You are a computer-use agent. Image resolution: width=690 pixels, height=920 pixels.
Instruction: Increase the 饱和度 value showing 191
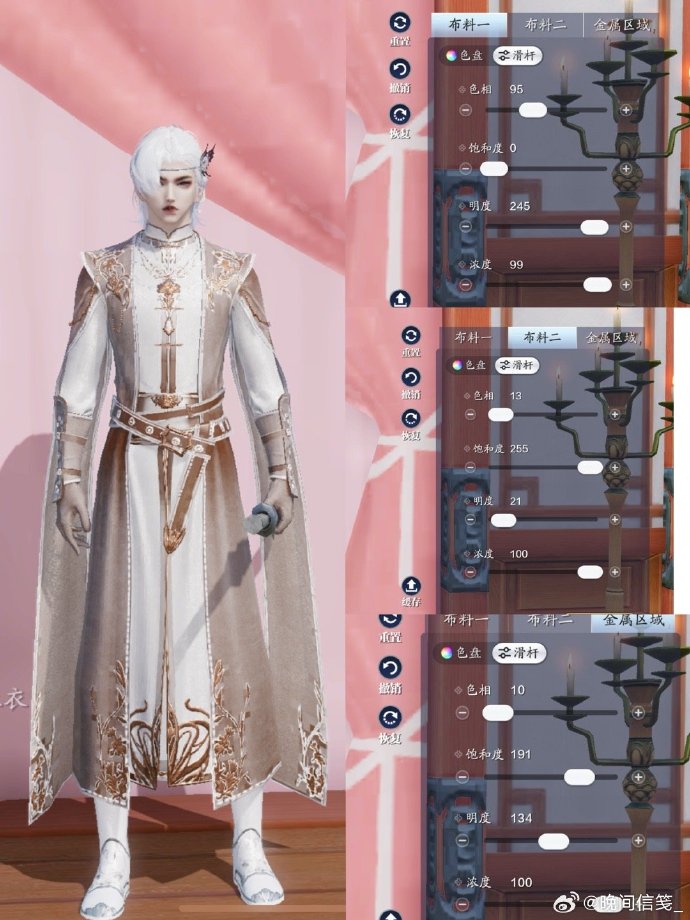[636, 776]
